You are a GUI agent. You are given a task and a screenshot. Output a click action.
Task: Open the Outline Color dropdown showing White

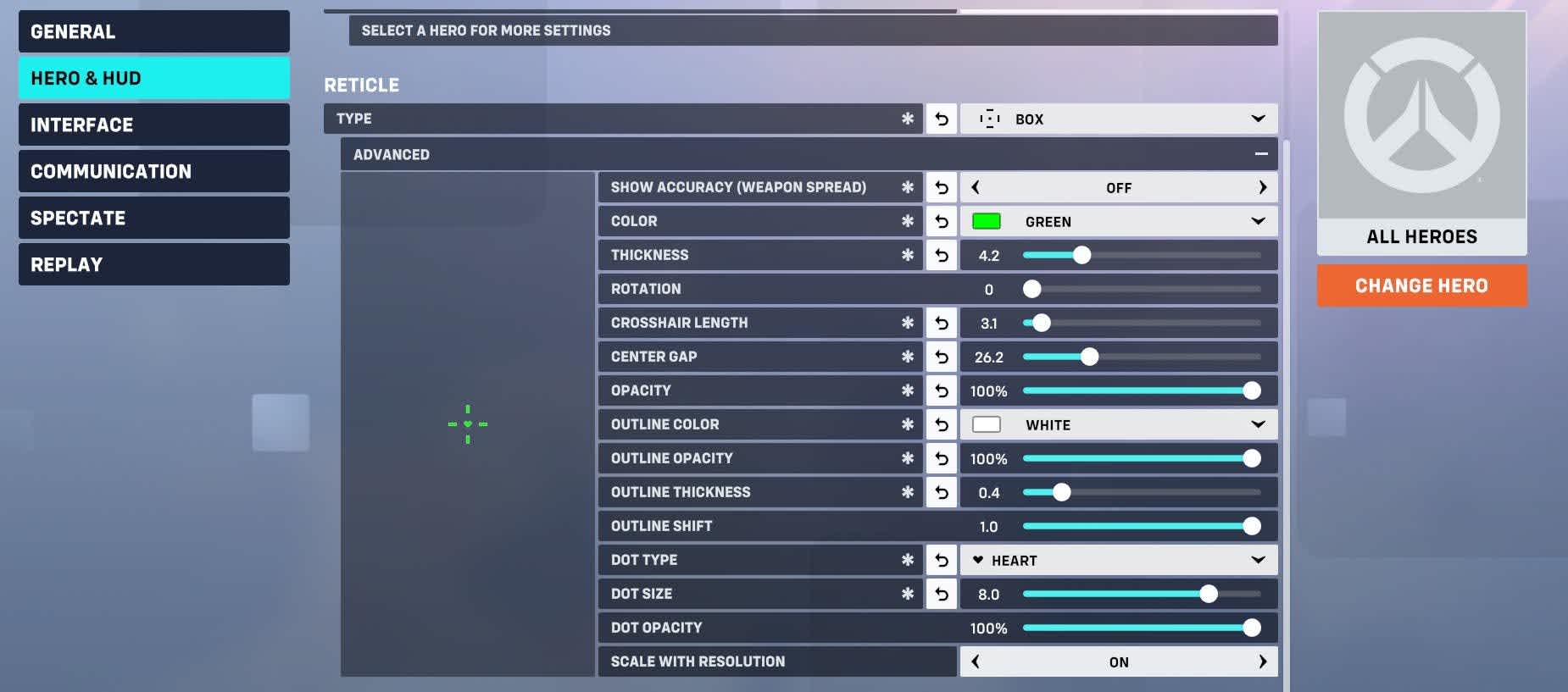[x=1119, y=424]
